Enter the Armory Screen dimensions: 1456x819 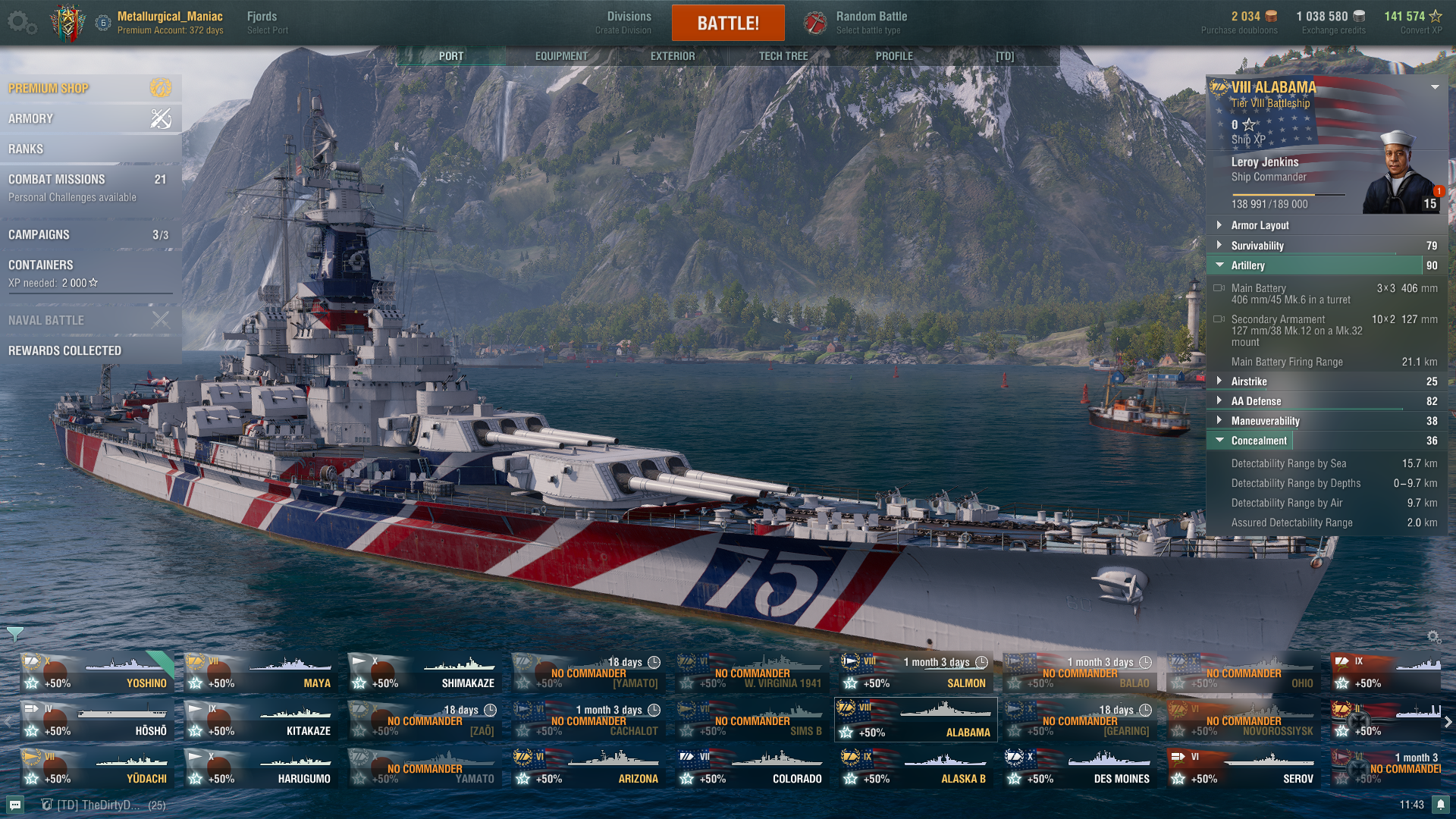89,118
